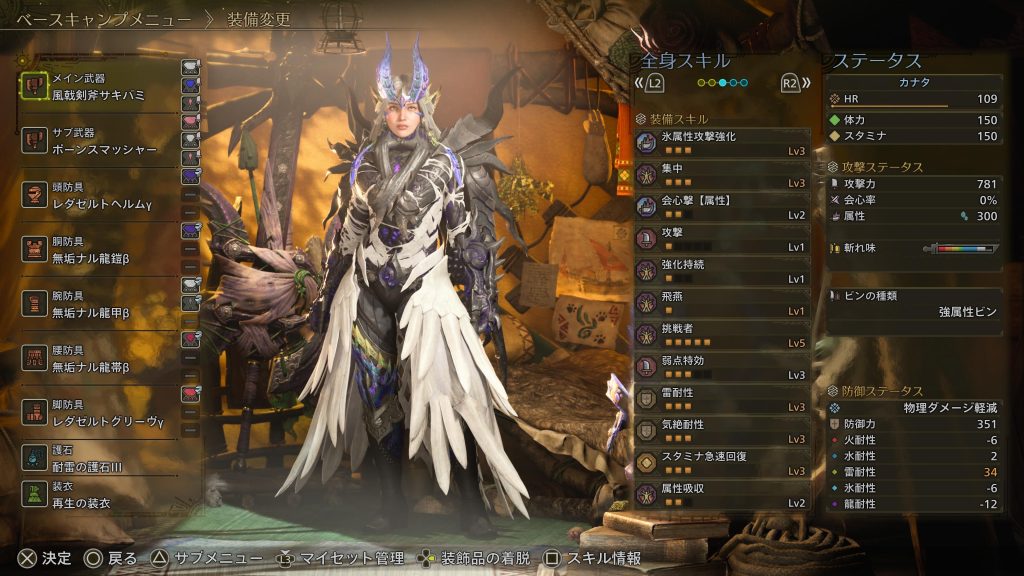Image resolution: width=1024 pixels, height=576 pixels.
Task: Select the 属性吸収 skill row
Action: tap(722, 495)
